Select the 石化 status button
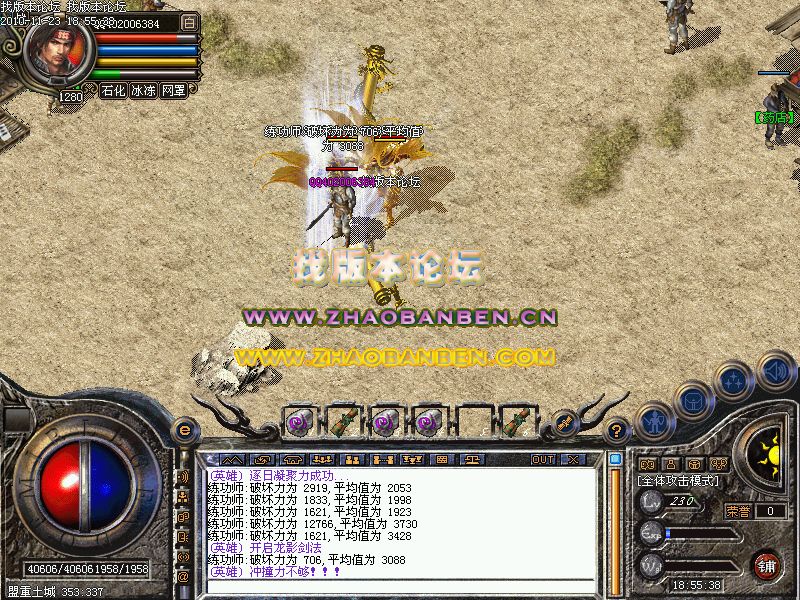This screenshot has height=600, width=800. click(x=113, y=90)
